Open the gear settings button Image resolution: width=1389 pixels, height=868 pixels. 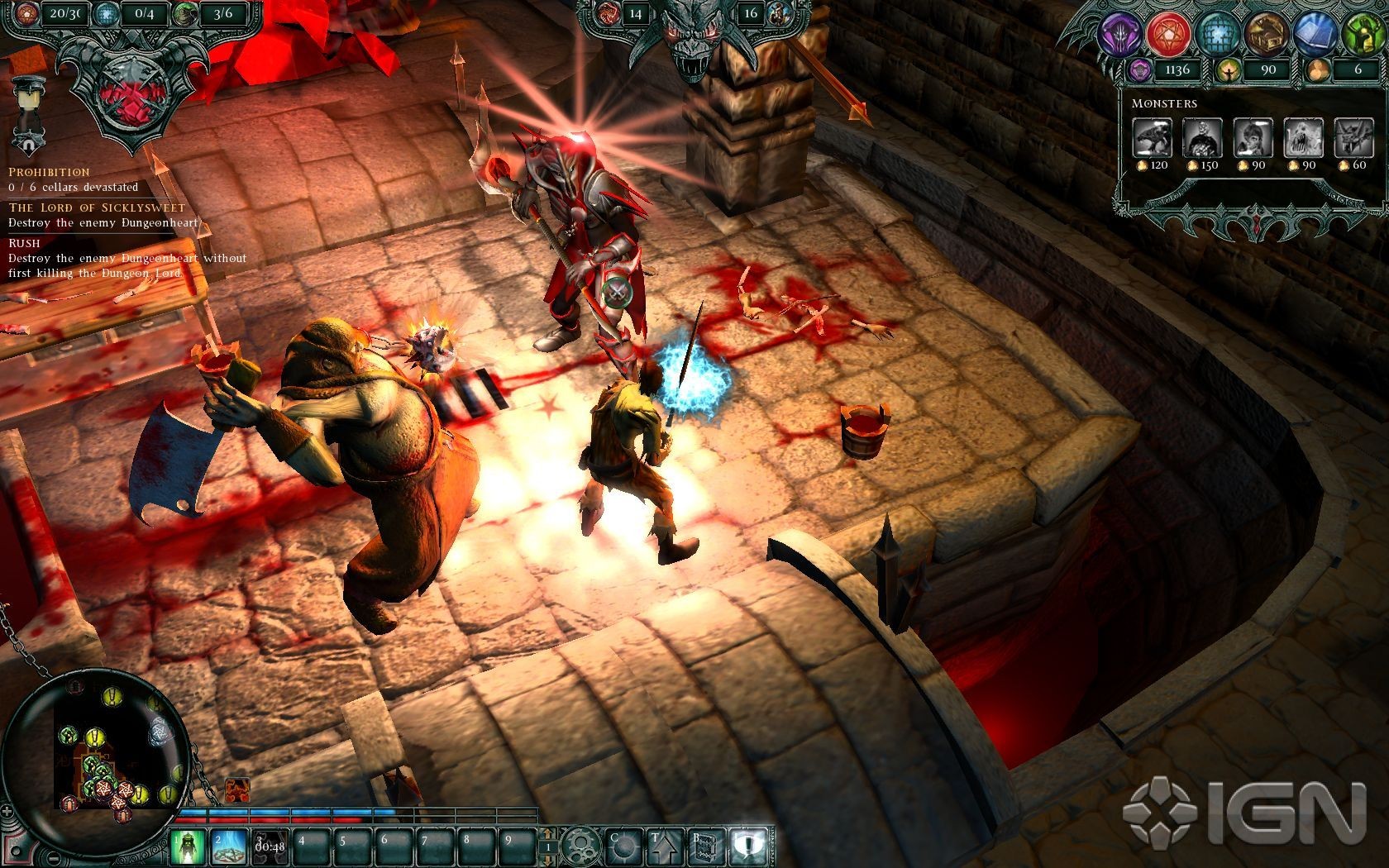tap(580, 847)
